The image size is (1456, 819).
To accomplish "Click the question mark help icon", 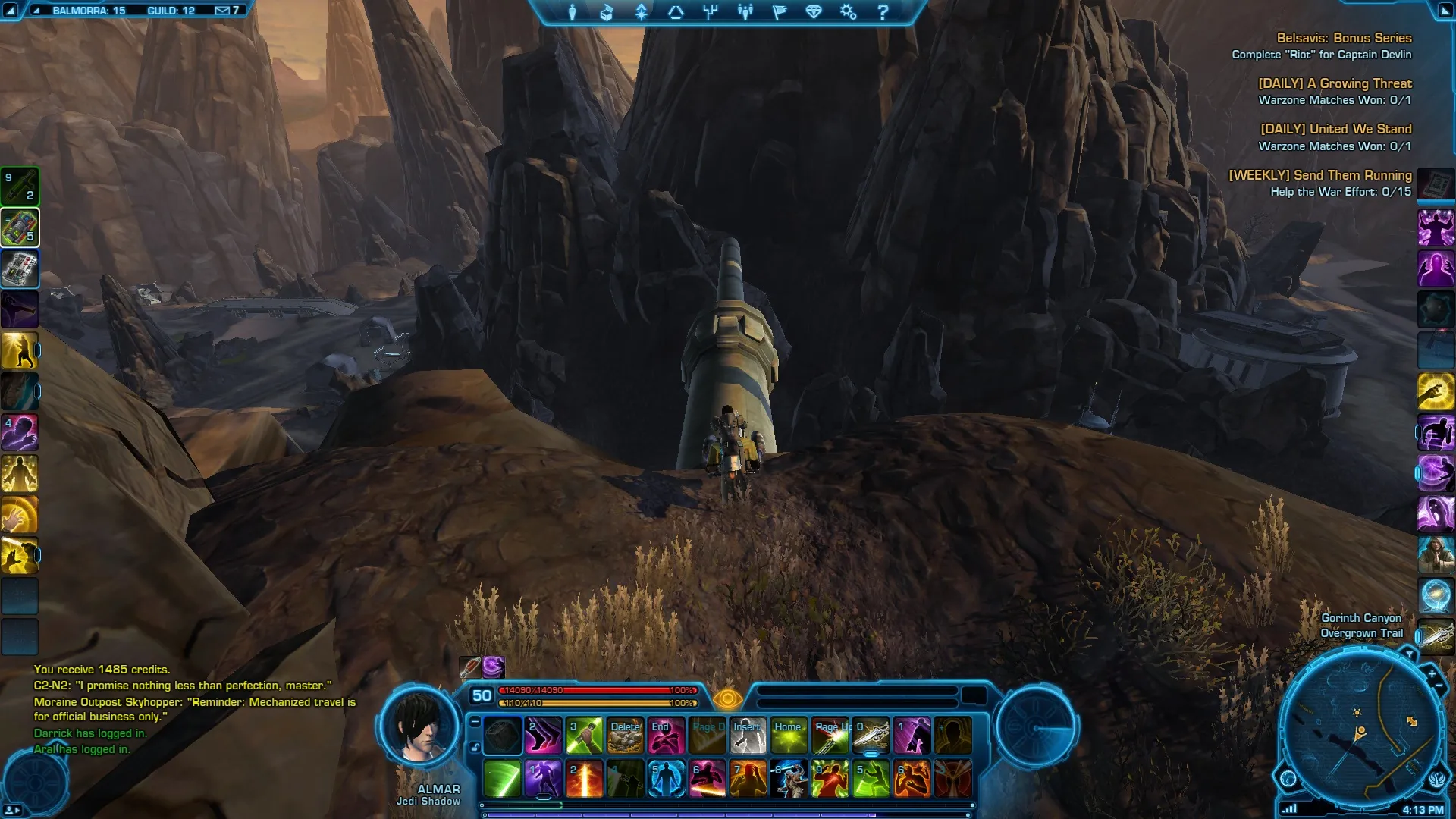I will [x=883, y=12].
